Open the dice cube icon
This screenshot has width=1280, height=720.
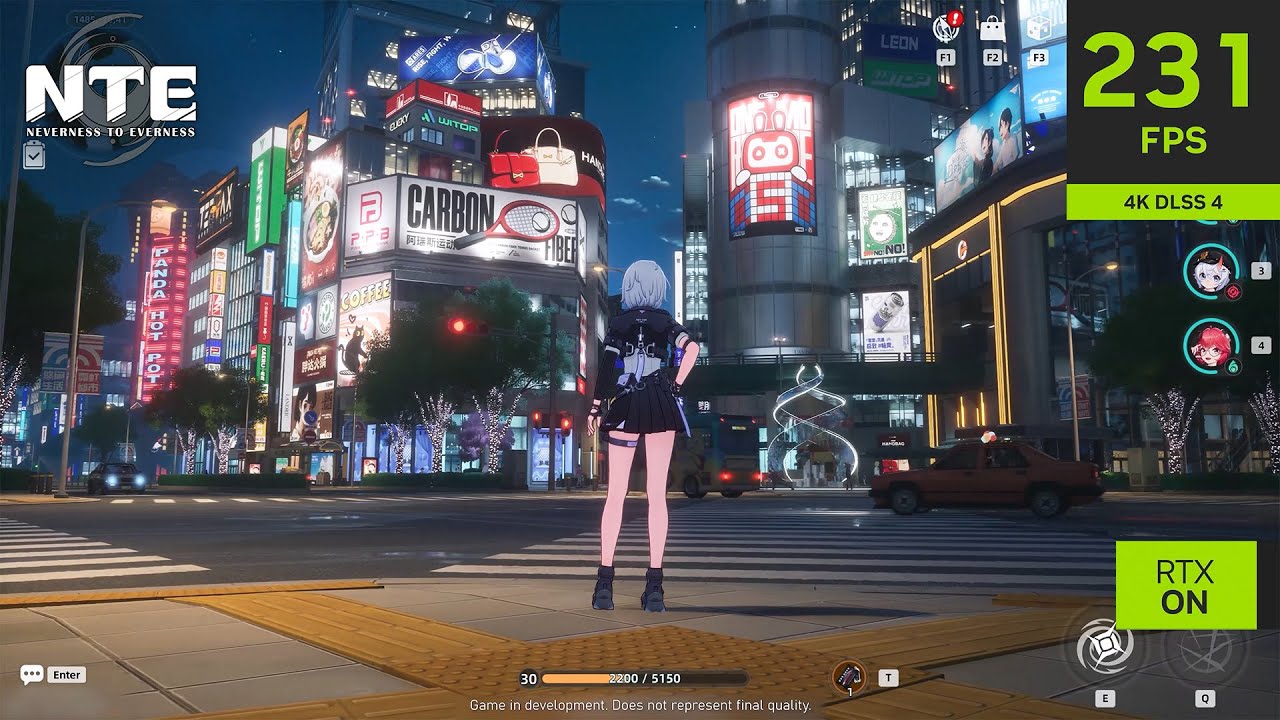1039,28
